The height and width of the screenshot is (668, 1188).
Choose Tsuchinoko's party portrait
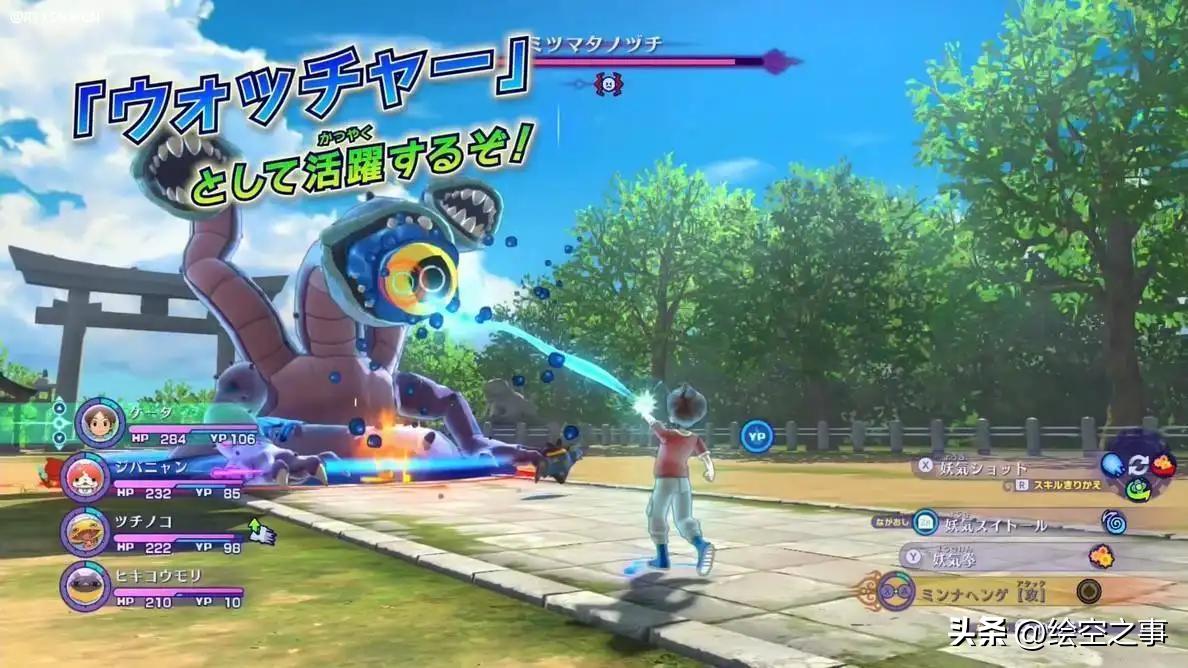86,531
